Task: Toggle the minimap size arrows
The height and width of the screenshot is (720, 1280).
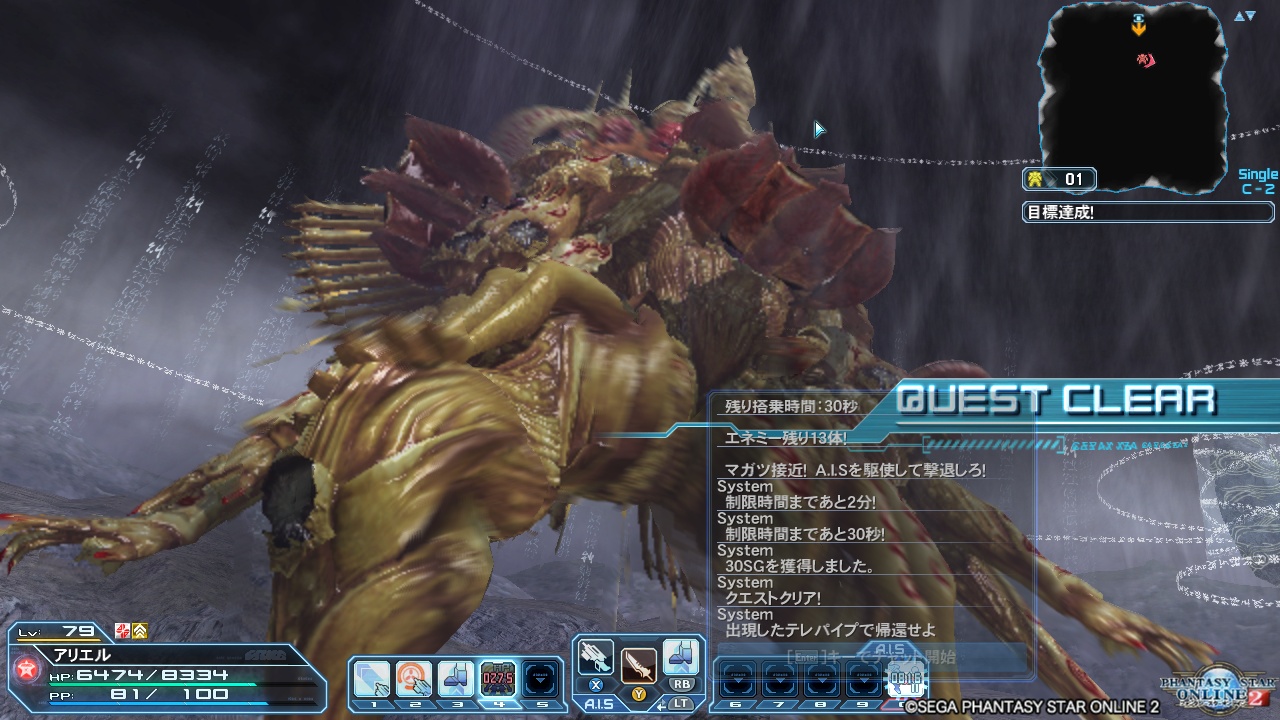Action: (1244, 16)
